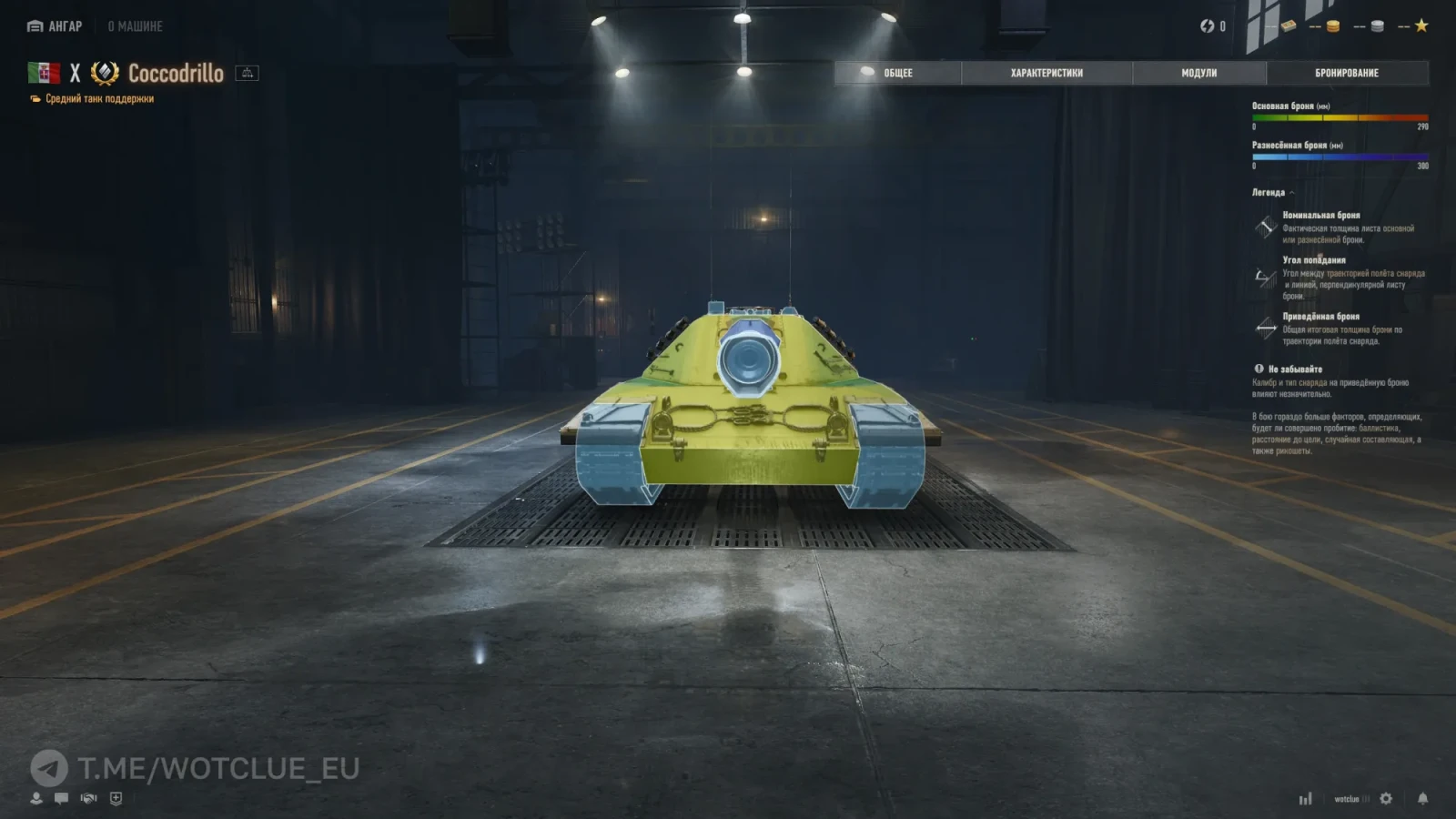Click the banknote bonds currency icon
1456x819 pixels.
click(1289, 26)
